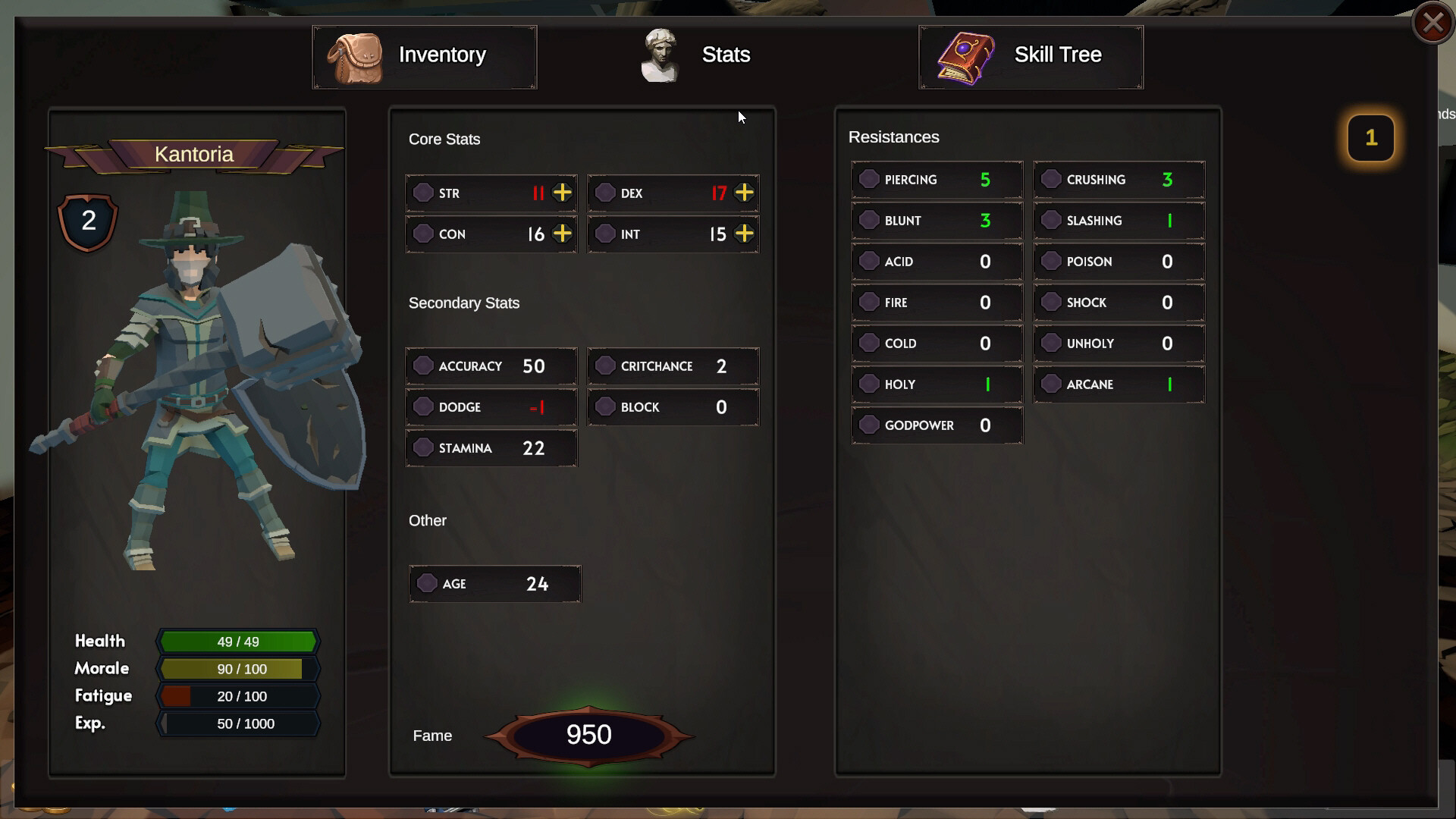Increase STR using its plus button
This screenshot has height=819, width=1456.
562,193
